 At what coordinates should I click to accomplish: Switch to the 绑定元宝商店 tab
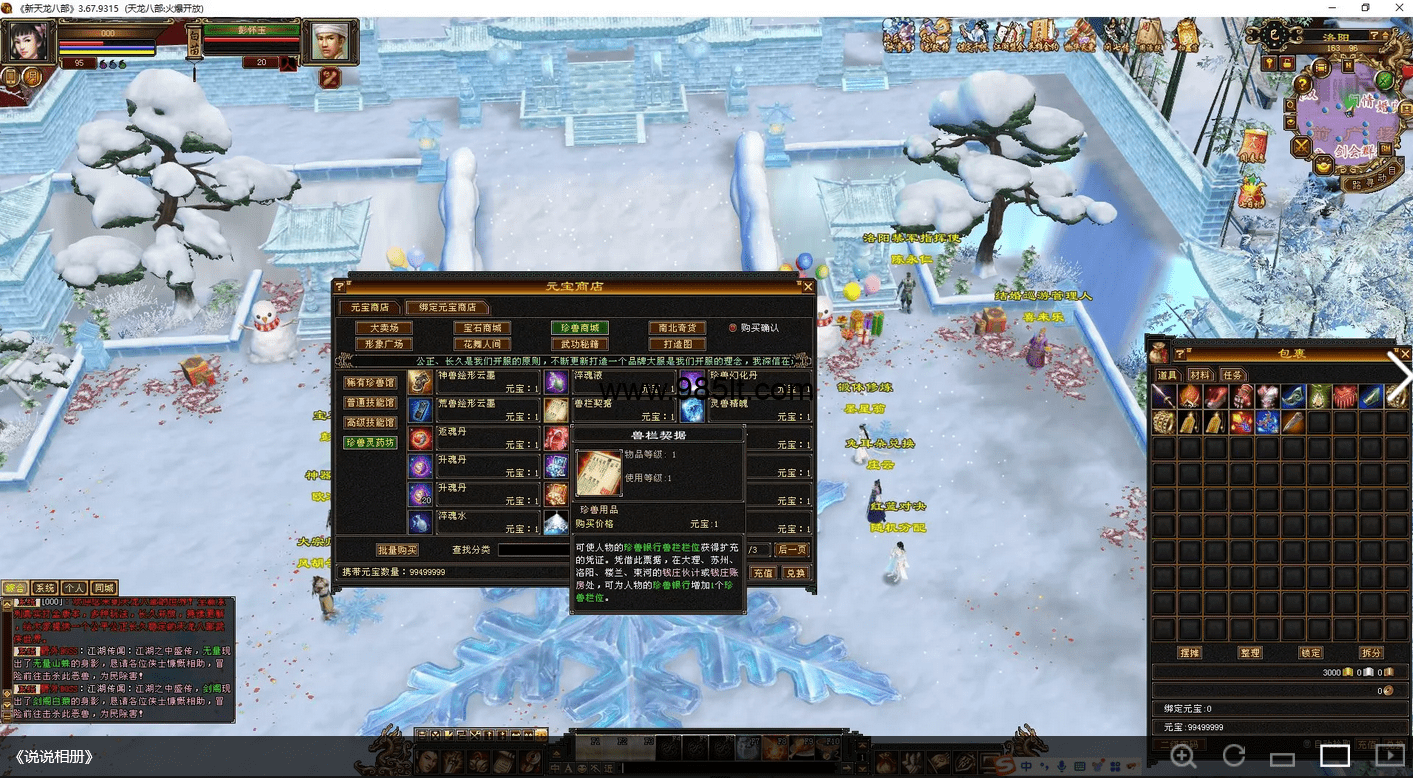coord(447,307)
